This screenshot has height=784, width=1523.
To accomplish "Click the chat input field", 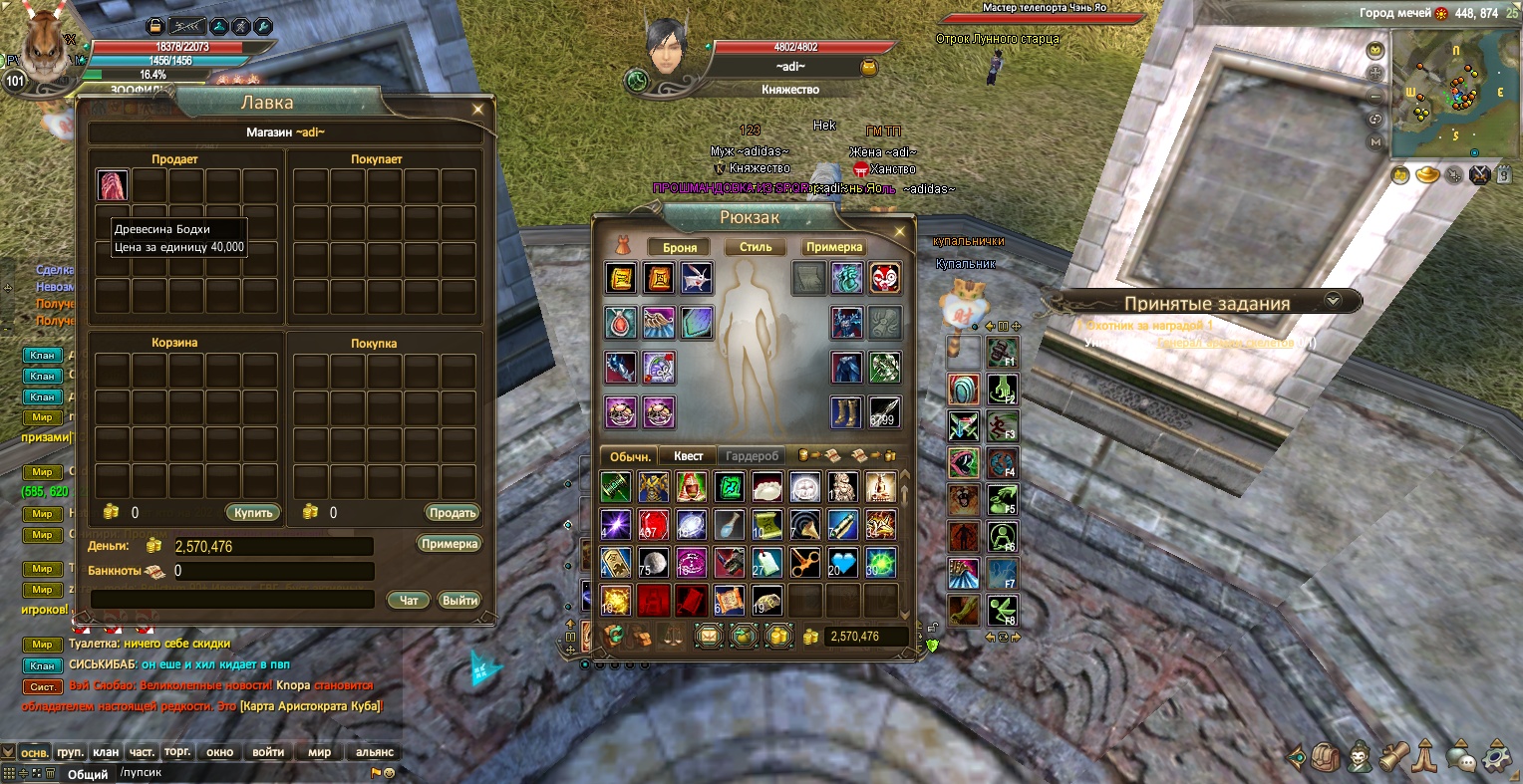I will (239, 773).
